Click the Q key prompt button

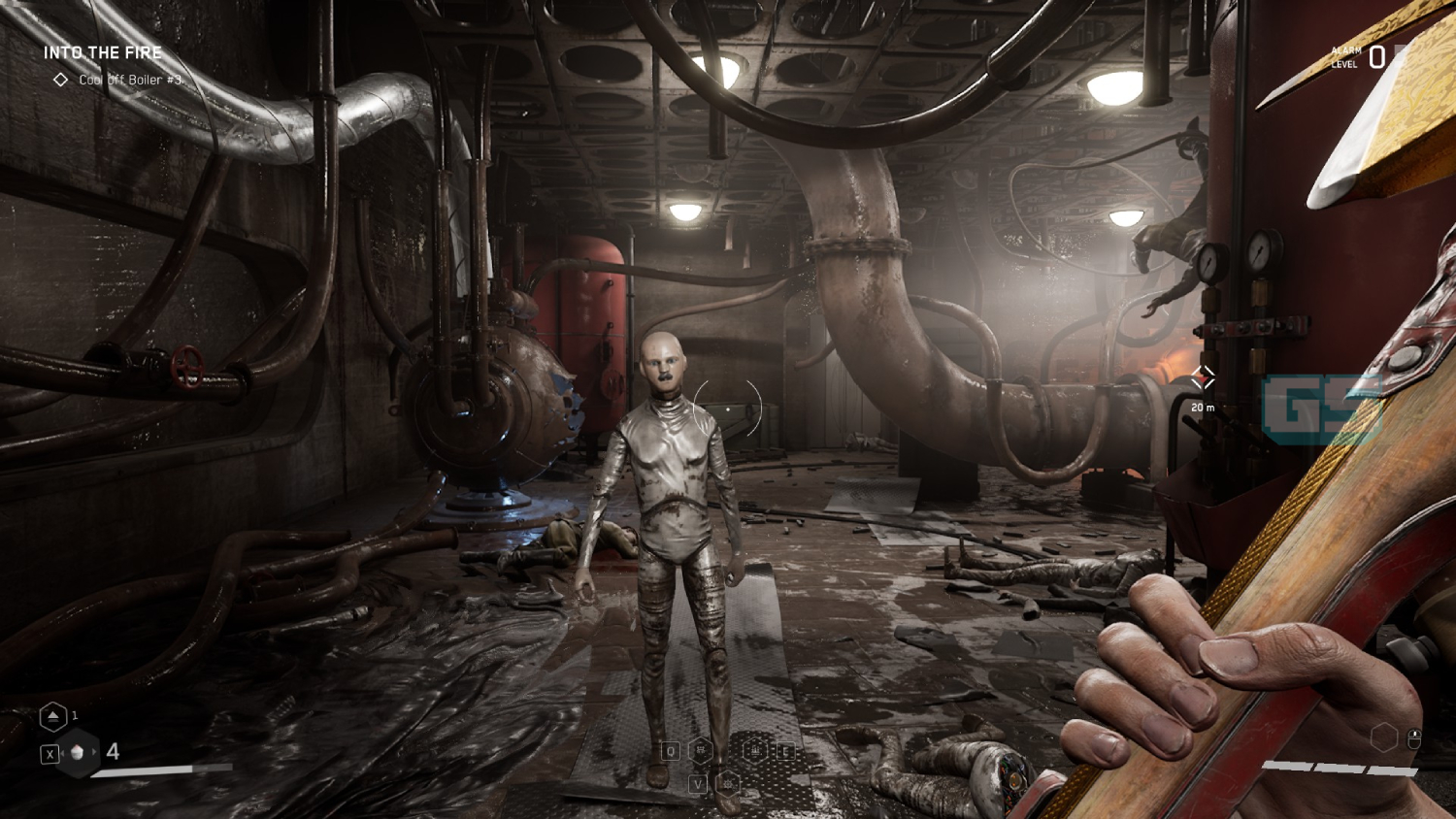pos(671,751)
